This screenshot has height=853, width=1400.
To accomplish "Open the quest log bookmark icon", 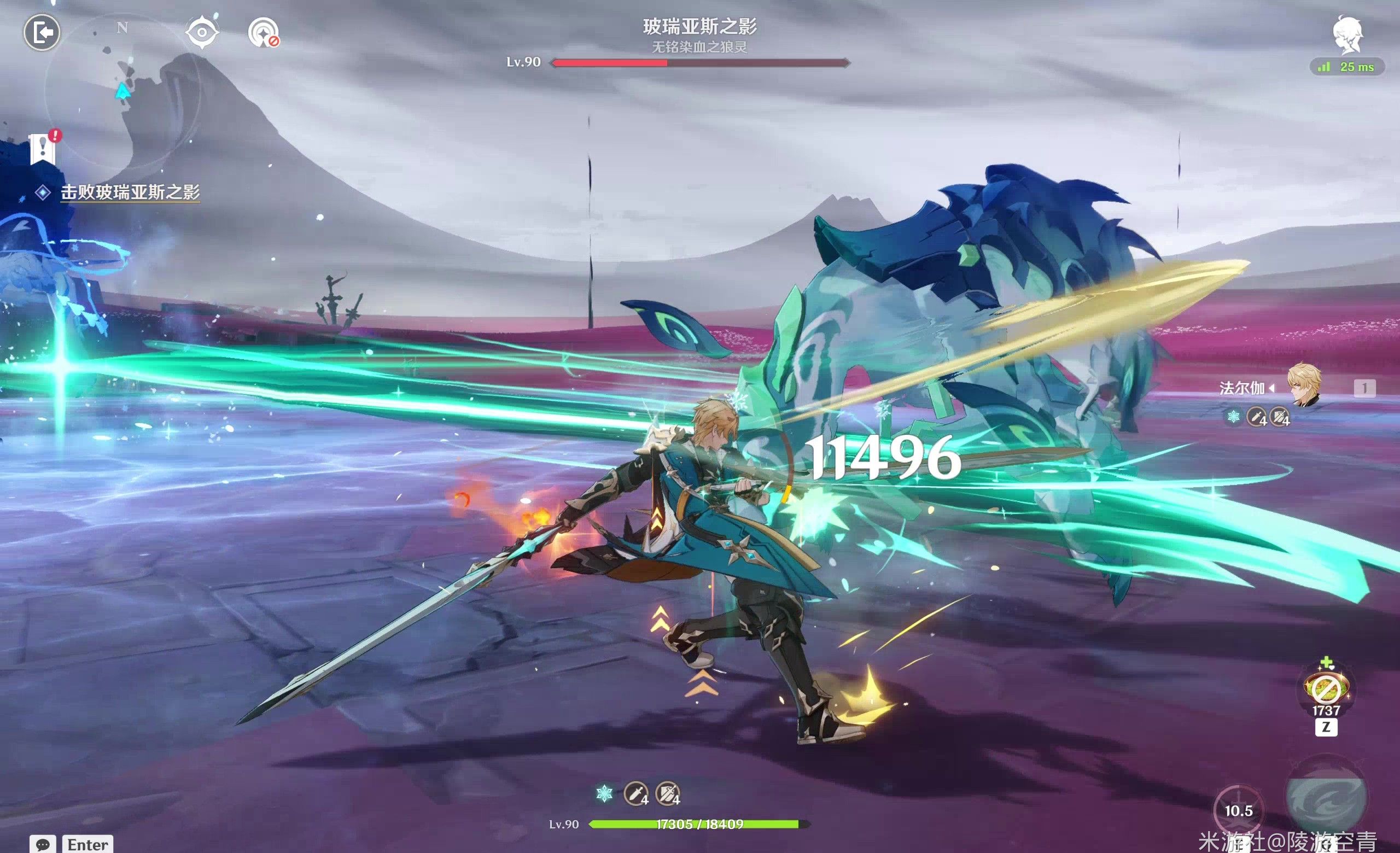I will click(x=43, y=149).
